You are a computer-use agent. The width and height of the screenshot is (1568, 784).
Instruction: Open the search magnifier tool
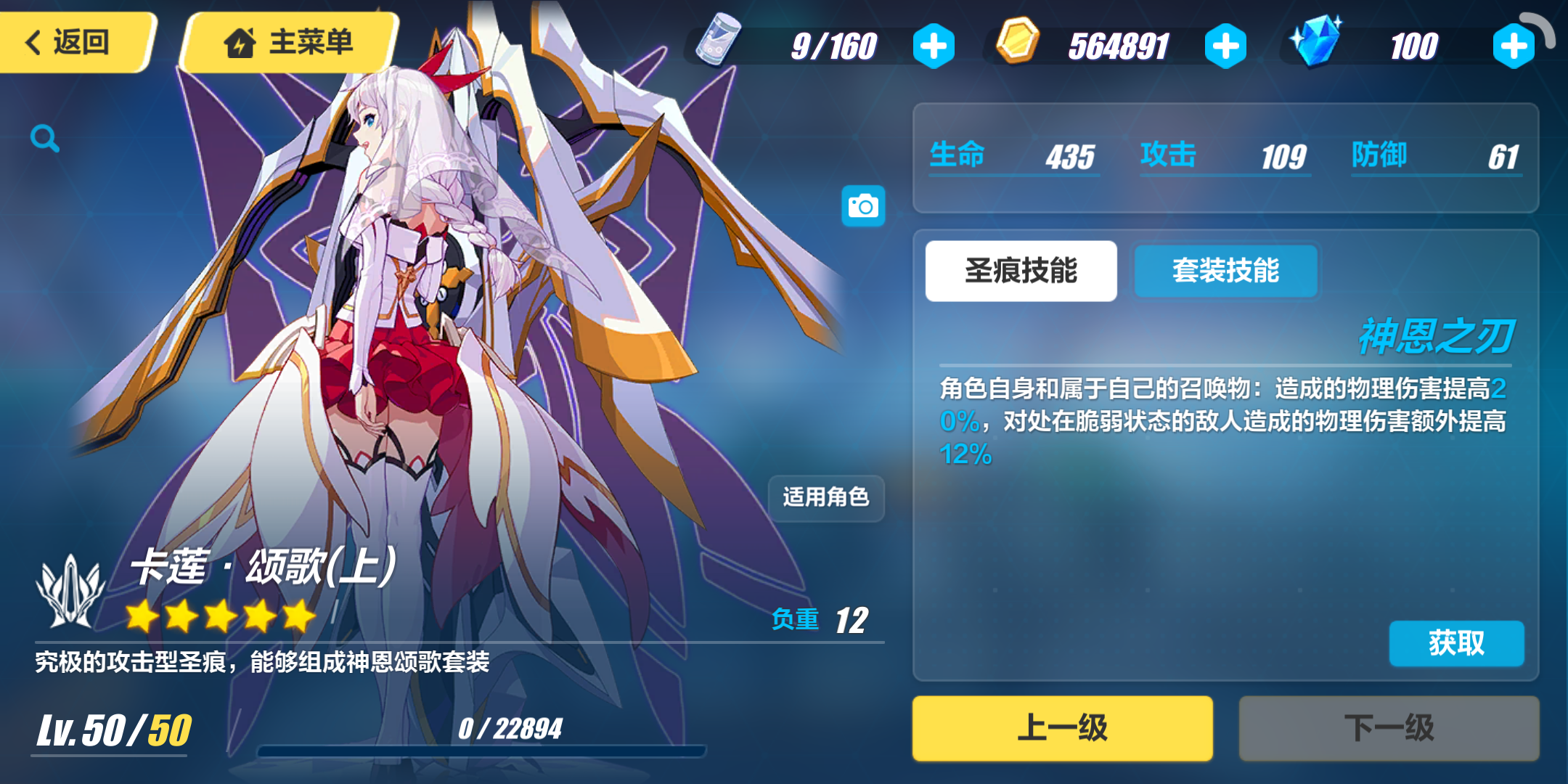tap(44, 138)
